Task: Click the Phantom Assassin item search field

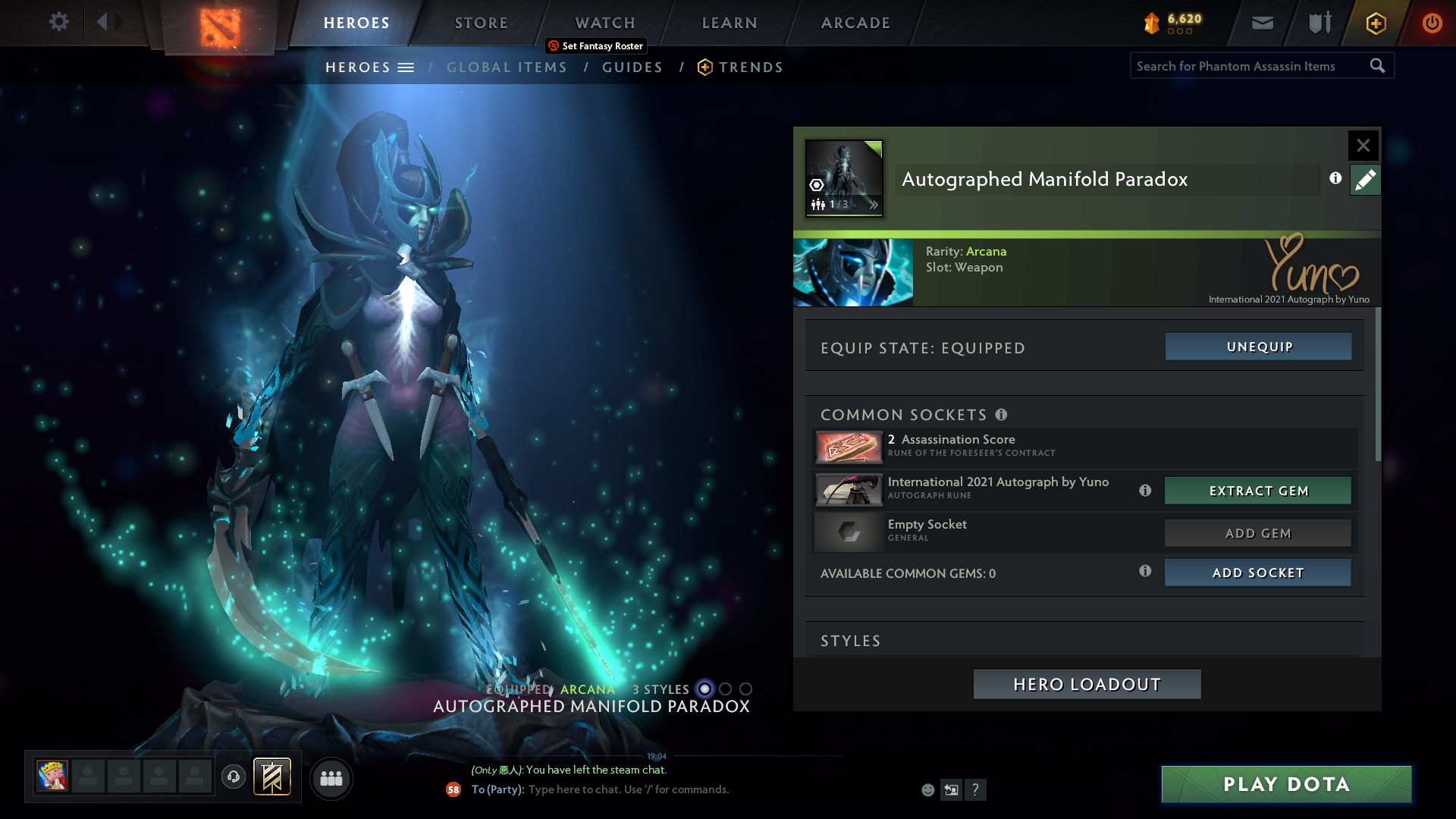Action: tap(1251, 66)
